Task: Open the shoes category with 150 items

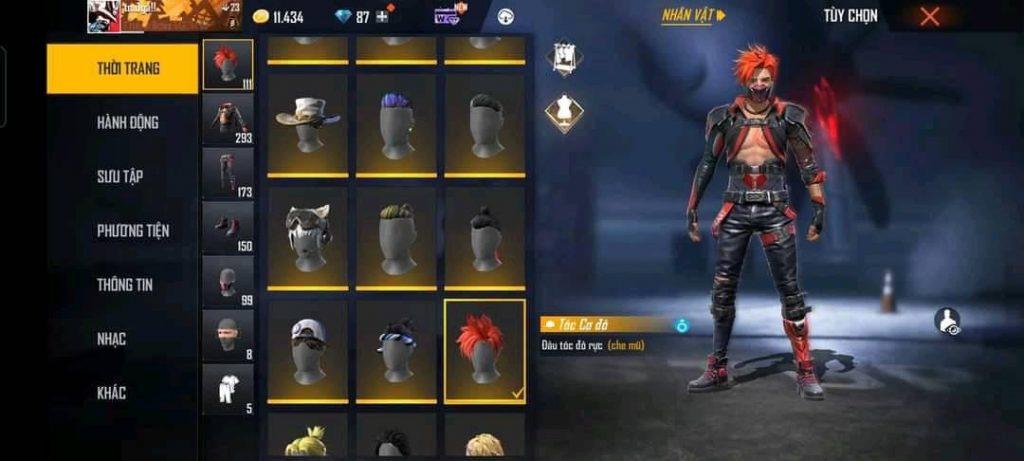Action: coord(227,227)
